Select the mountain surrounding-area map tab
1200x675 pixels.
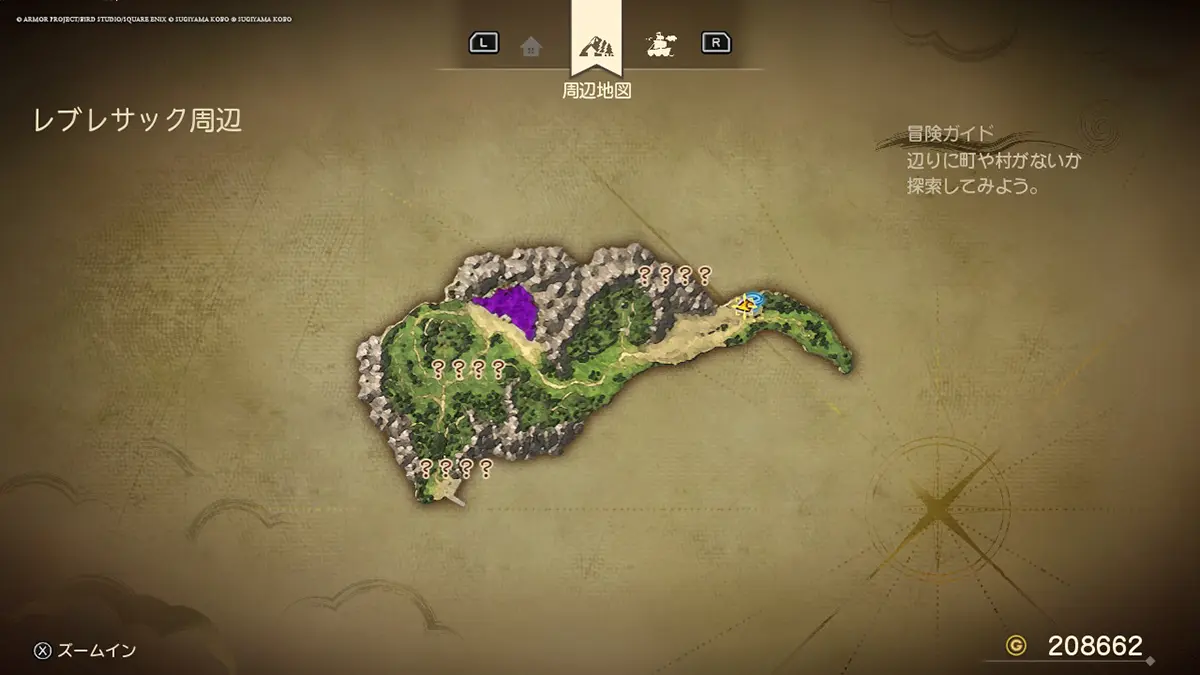(597, 44)
